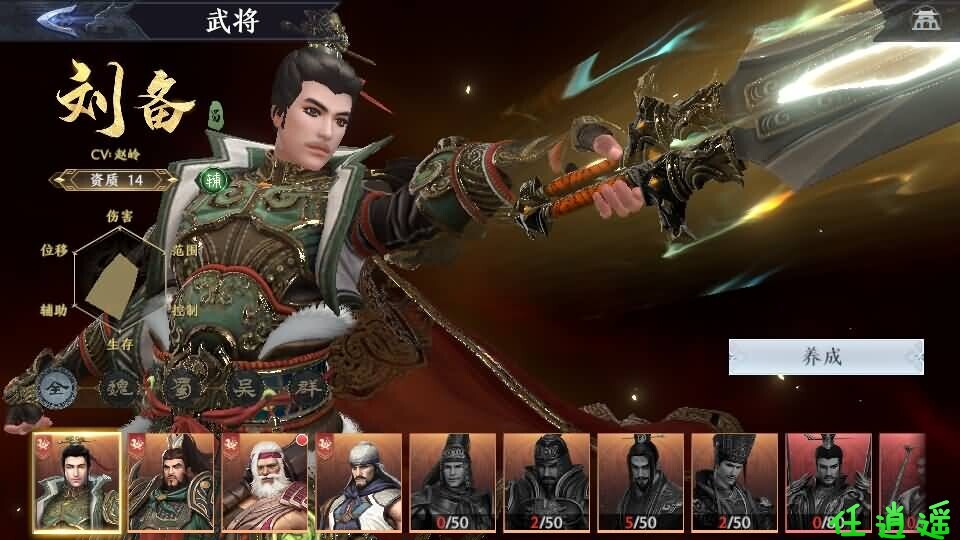The width and height of the screenshot is (960, 540).
Task: Open the 养成 cultivation panel
Action: click(x=825, y=357)
